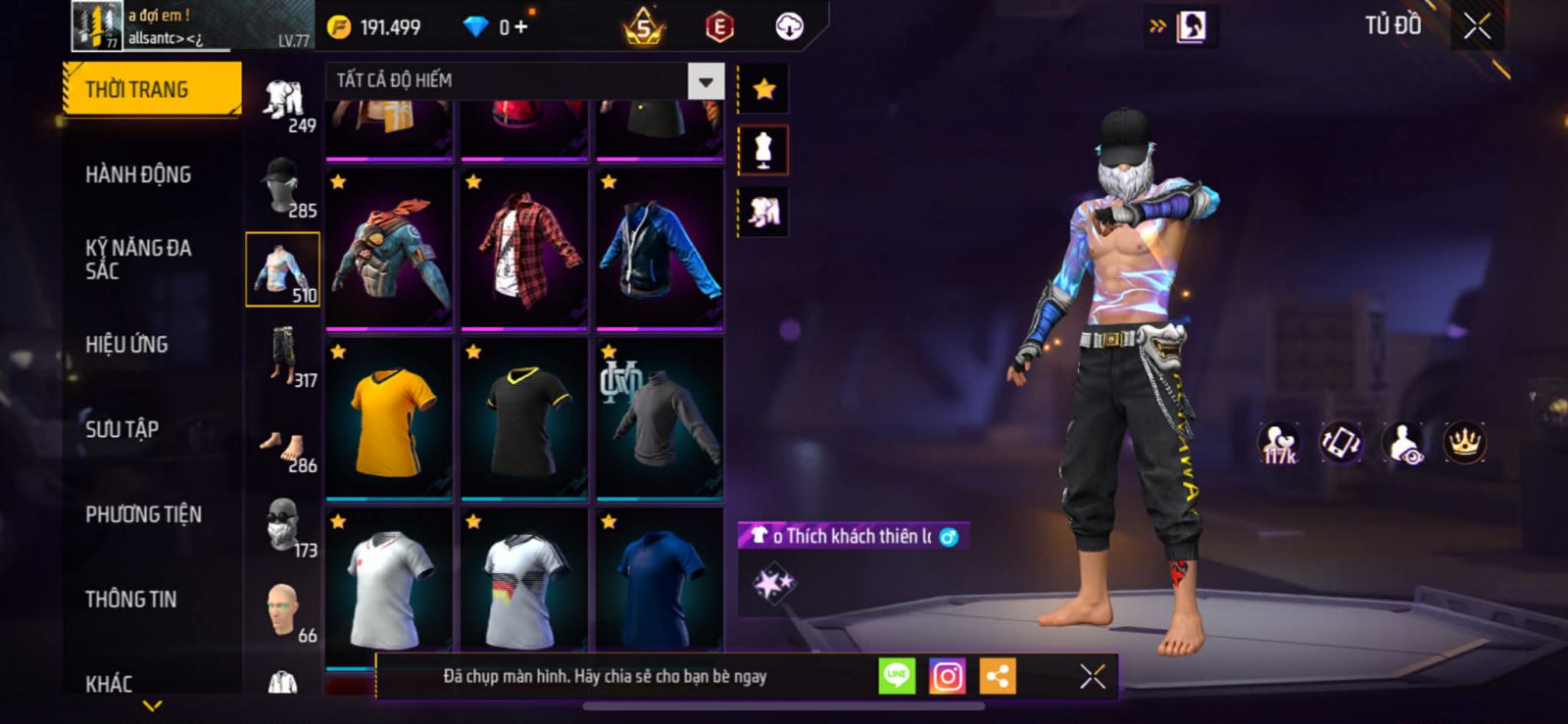
Task: Switch to the Hành Động tab
Action: 138,174
